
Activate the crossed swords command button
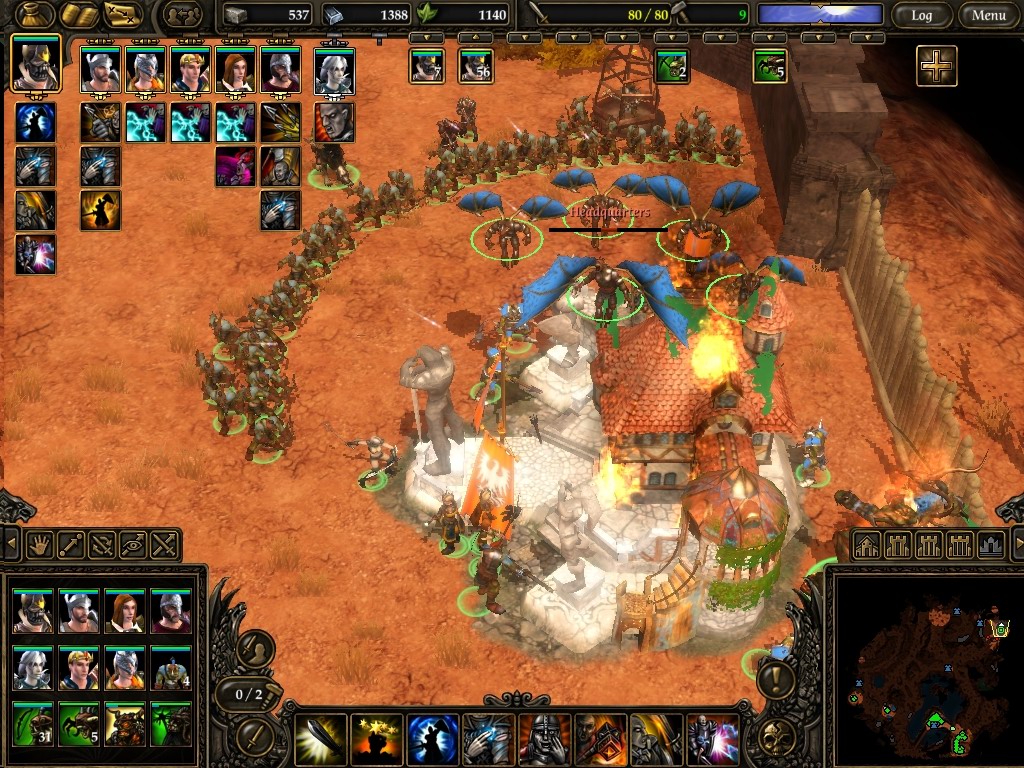click(165, 546)
